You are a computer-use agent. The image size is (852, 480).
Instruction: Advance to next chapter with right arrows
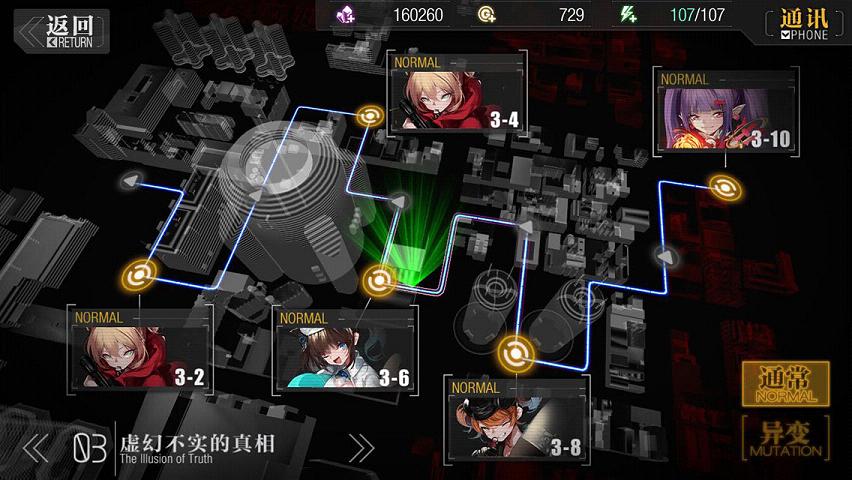[x=360, y=448]
